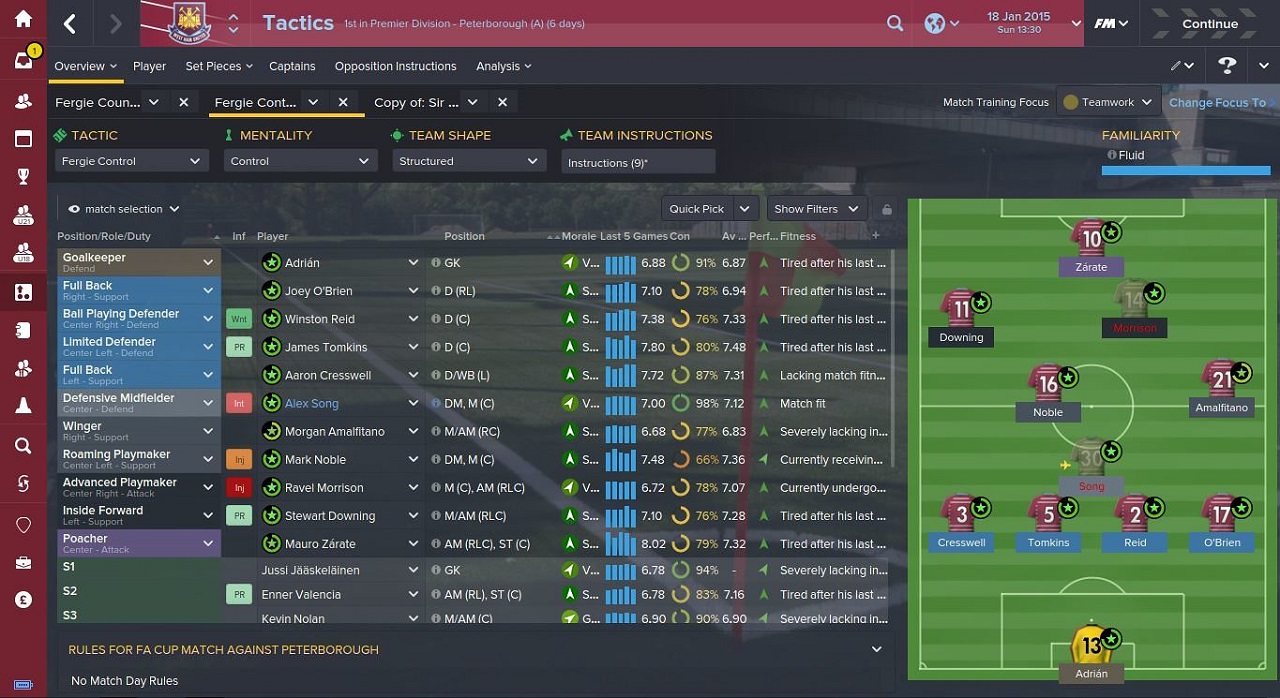Open the Player tab
1280x698 pixels.
point(149,66)
